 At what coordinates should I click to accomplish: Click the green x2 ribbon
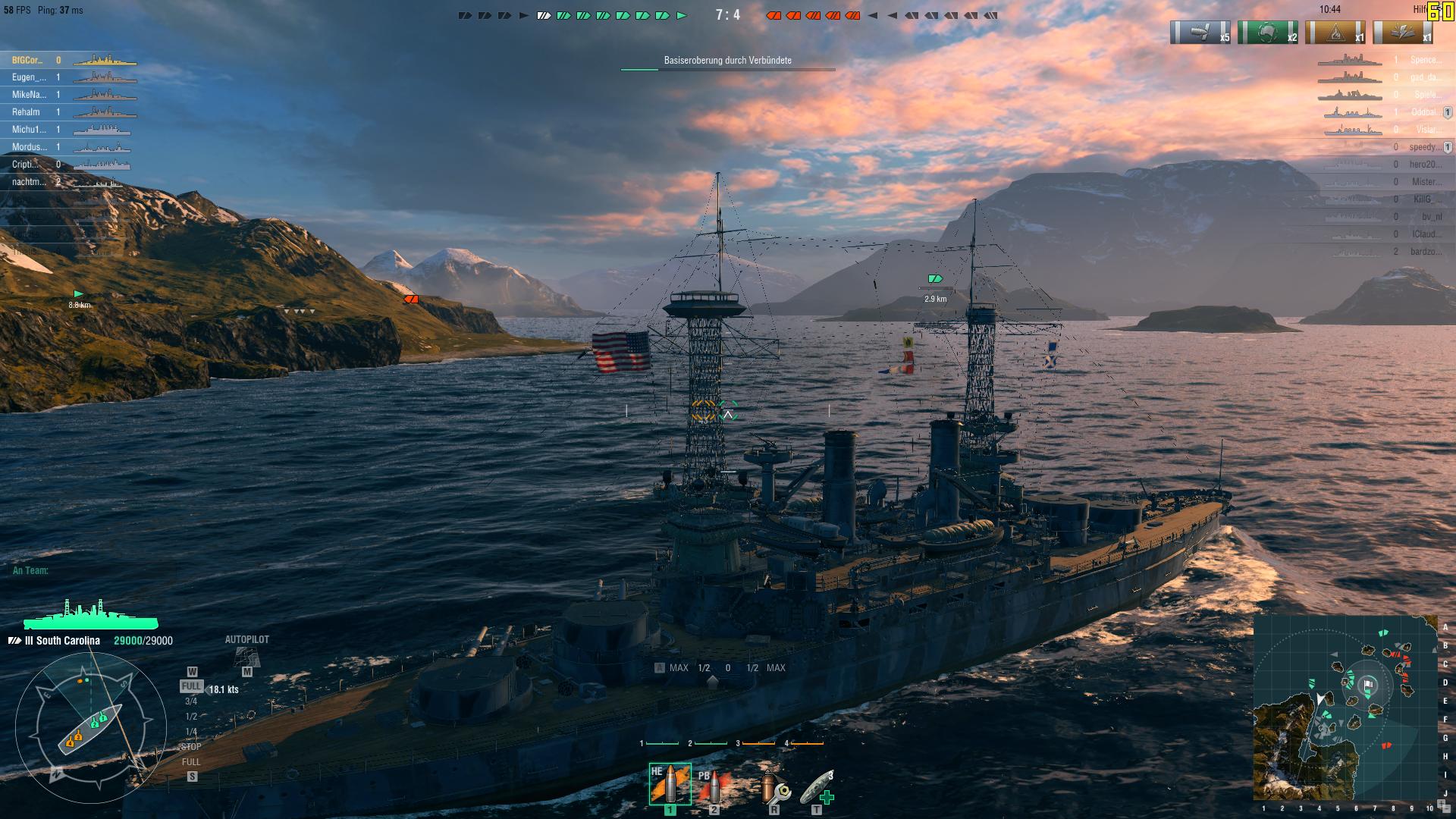pos(1267,33)
